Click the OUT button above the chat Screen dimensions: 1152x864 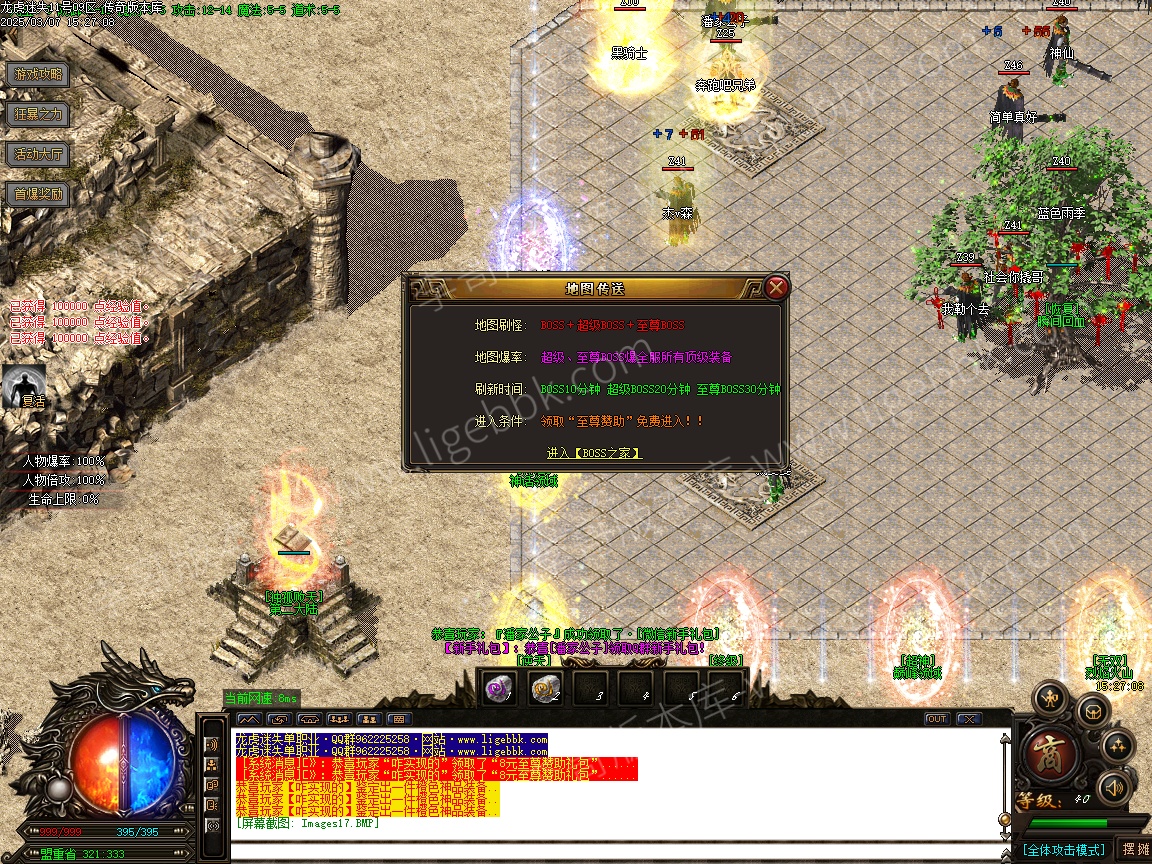[936, 719]
